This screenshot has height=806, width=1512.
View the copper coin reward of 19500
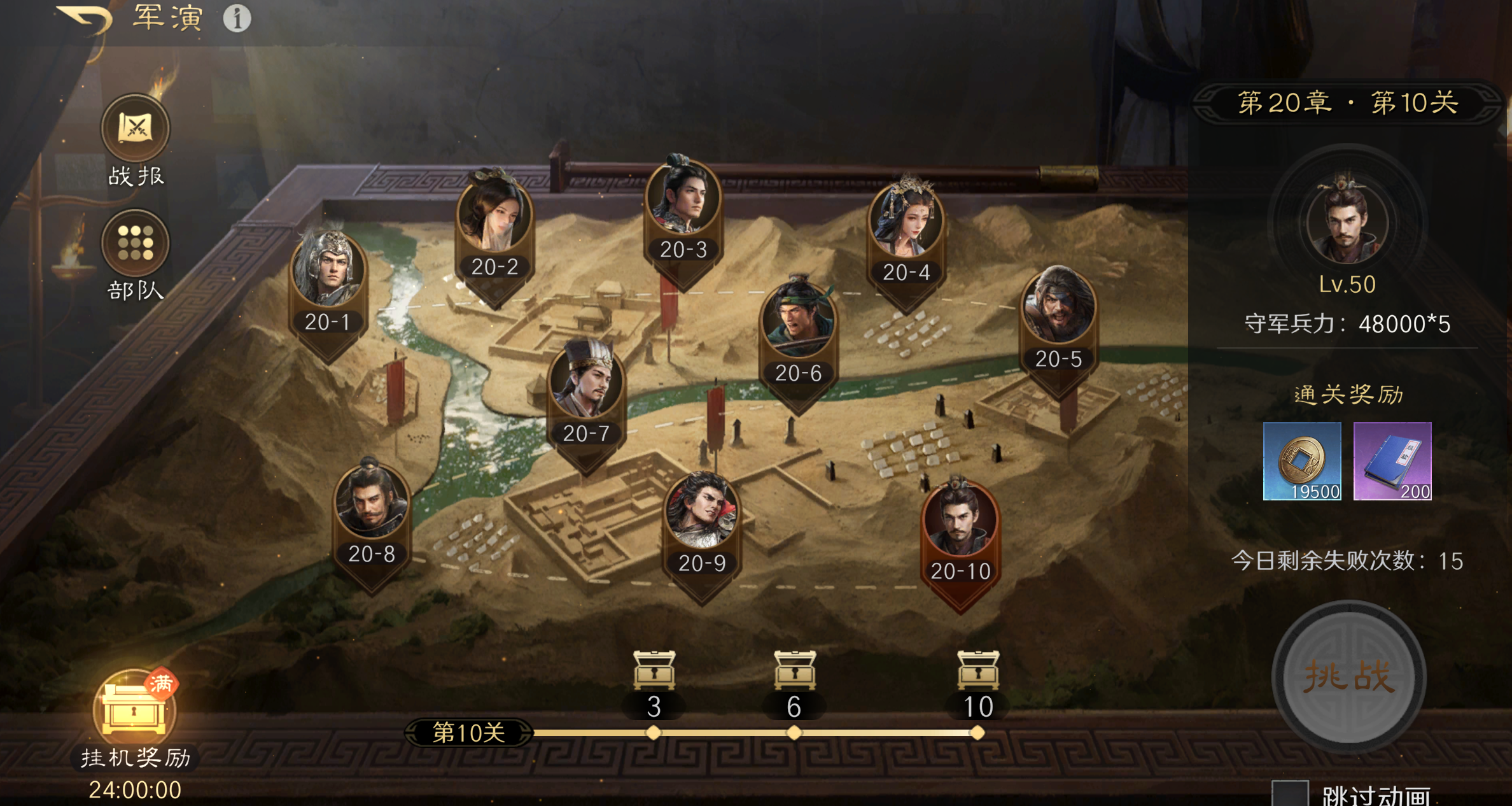click(x=1302, y=461)
